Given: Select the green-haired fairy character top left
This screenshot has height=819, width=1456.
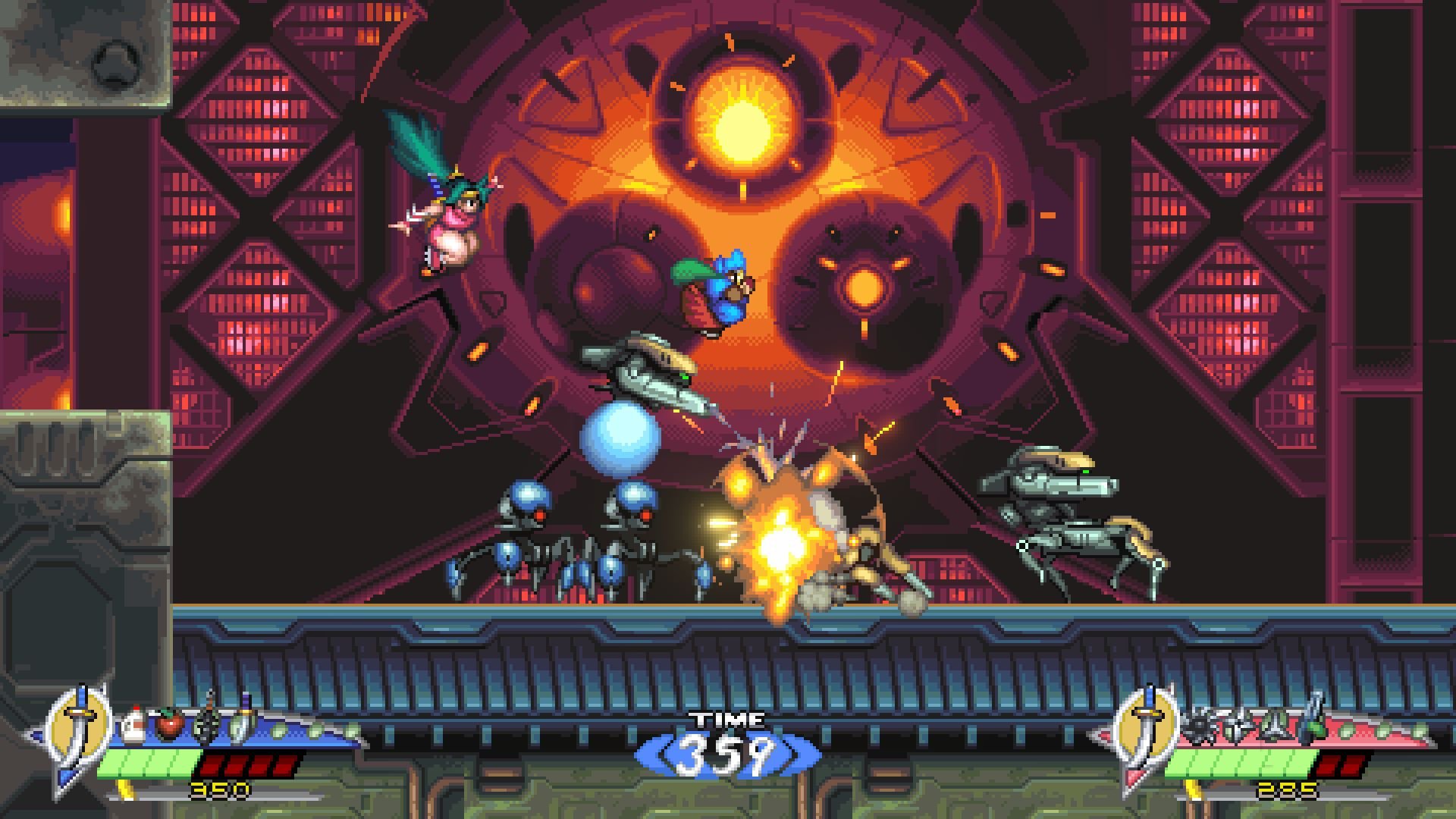Looking at the screenshot, I should click(451, 220).
